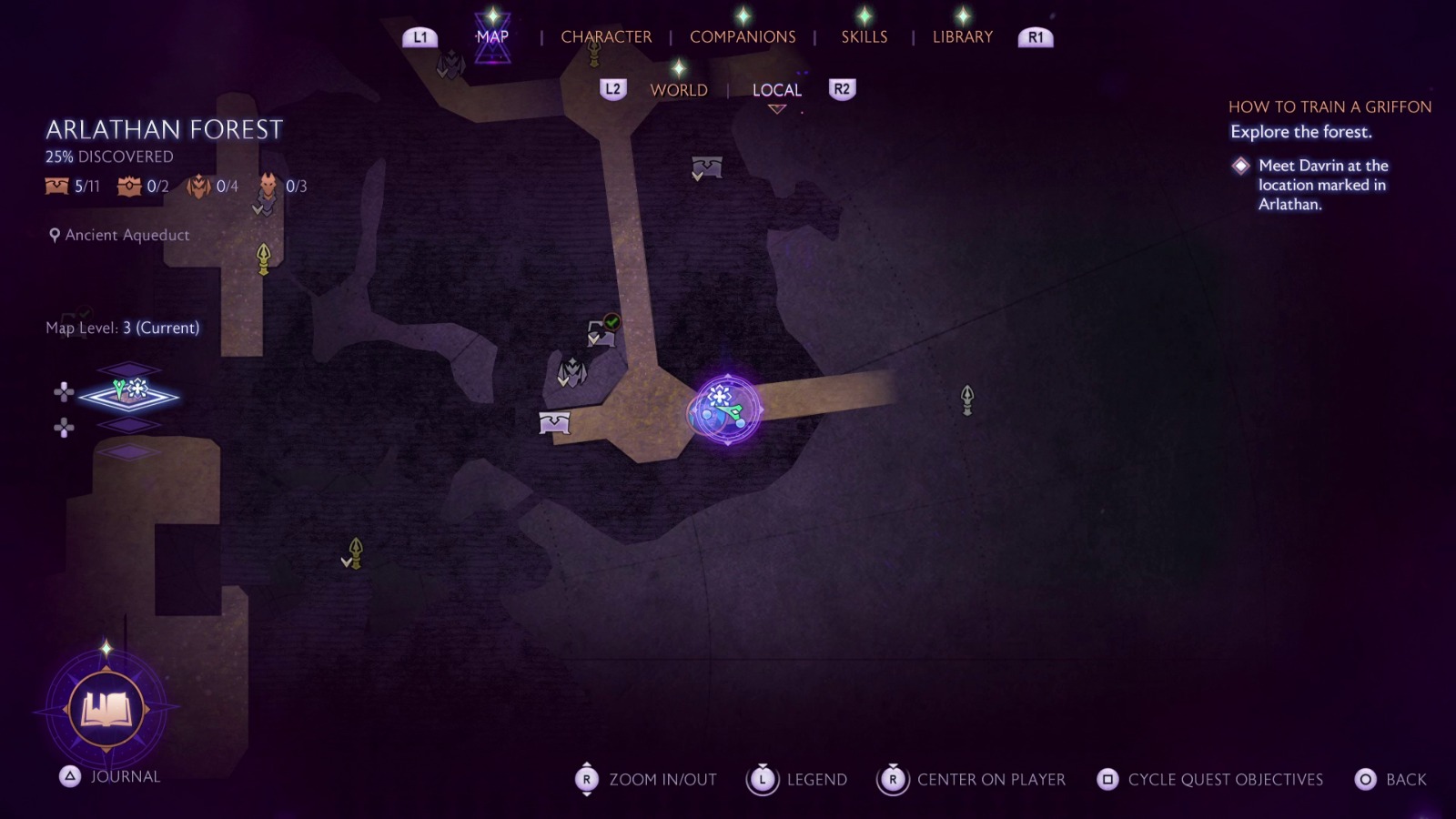Screen dimensions: 1456x819
Task: Select the Local map view
Action: (x=776, y=90)
